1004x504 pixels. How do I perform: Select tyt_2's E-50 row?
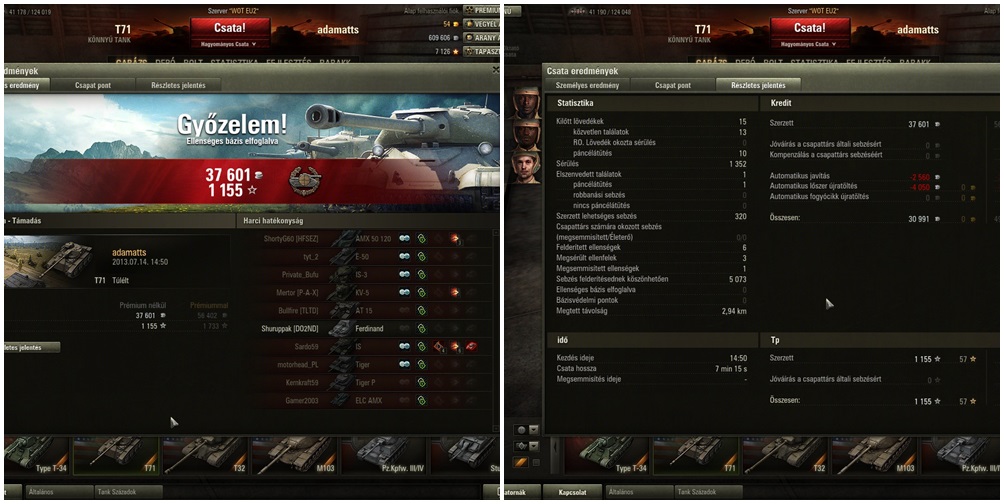coord(365,257)
